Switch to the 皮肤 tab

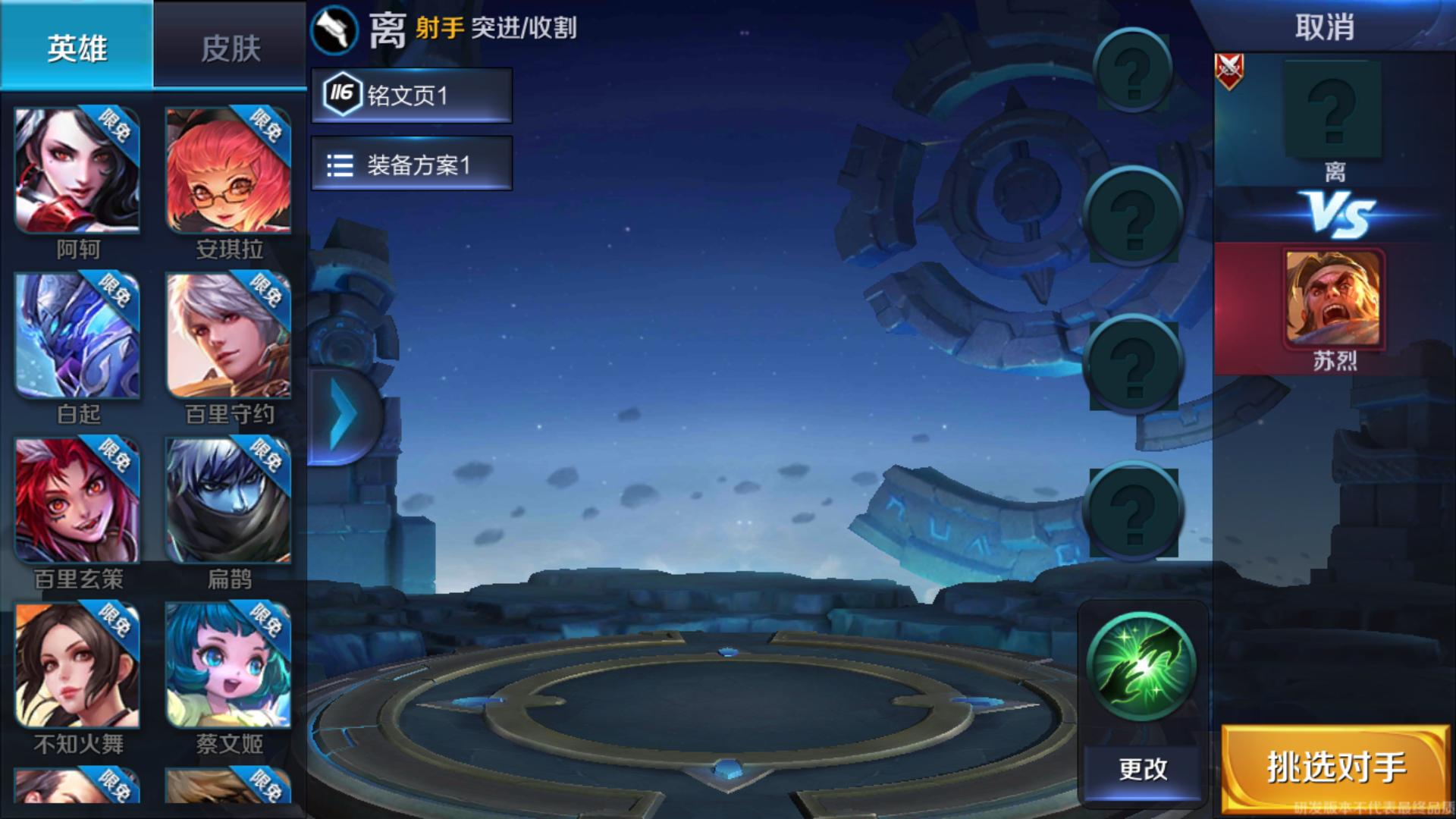tap(229, 47)
